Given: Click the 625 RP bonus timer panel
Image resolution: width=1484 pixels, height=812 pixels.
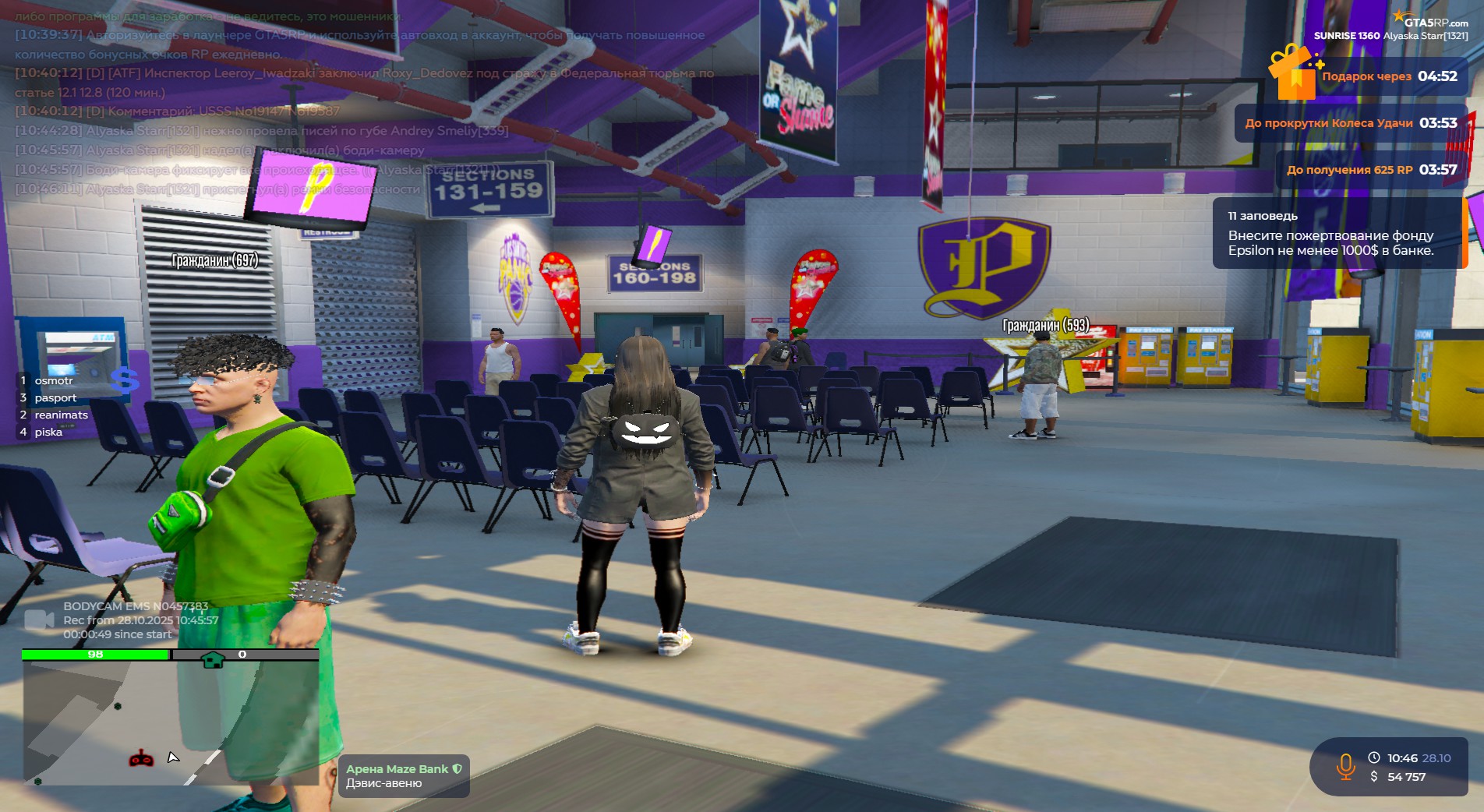Looking at the screenshot, I should (x=1371, y=170).
